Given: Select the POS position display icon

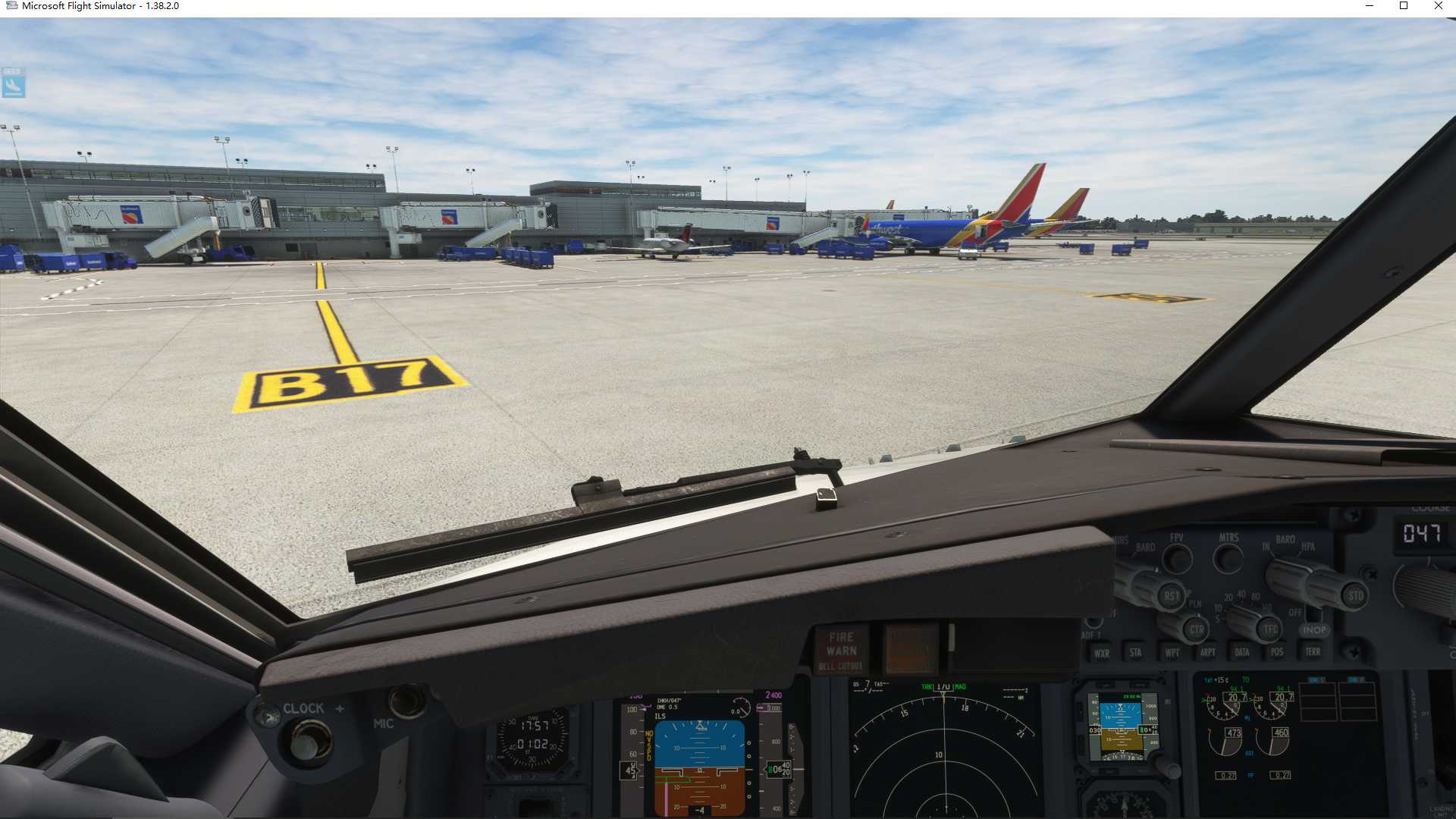Looking at the screenshot, I should coord(1277,651).
